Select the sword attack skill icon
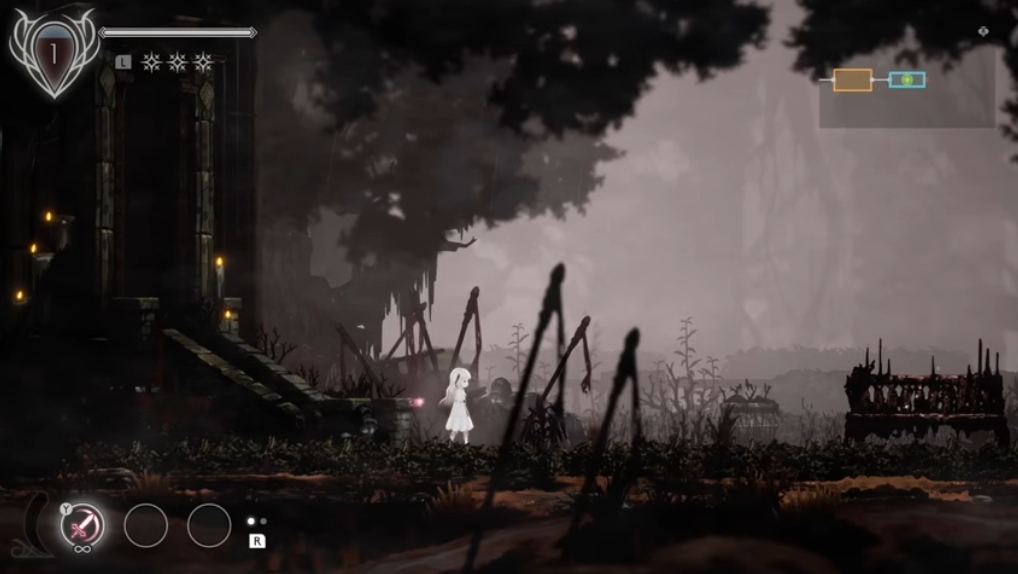Viewport: 1018px width, 574px height. click(82, 524)
